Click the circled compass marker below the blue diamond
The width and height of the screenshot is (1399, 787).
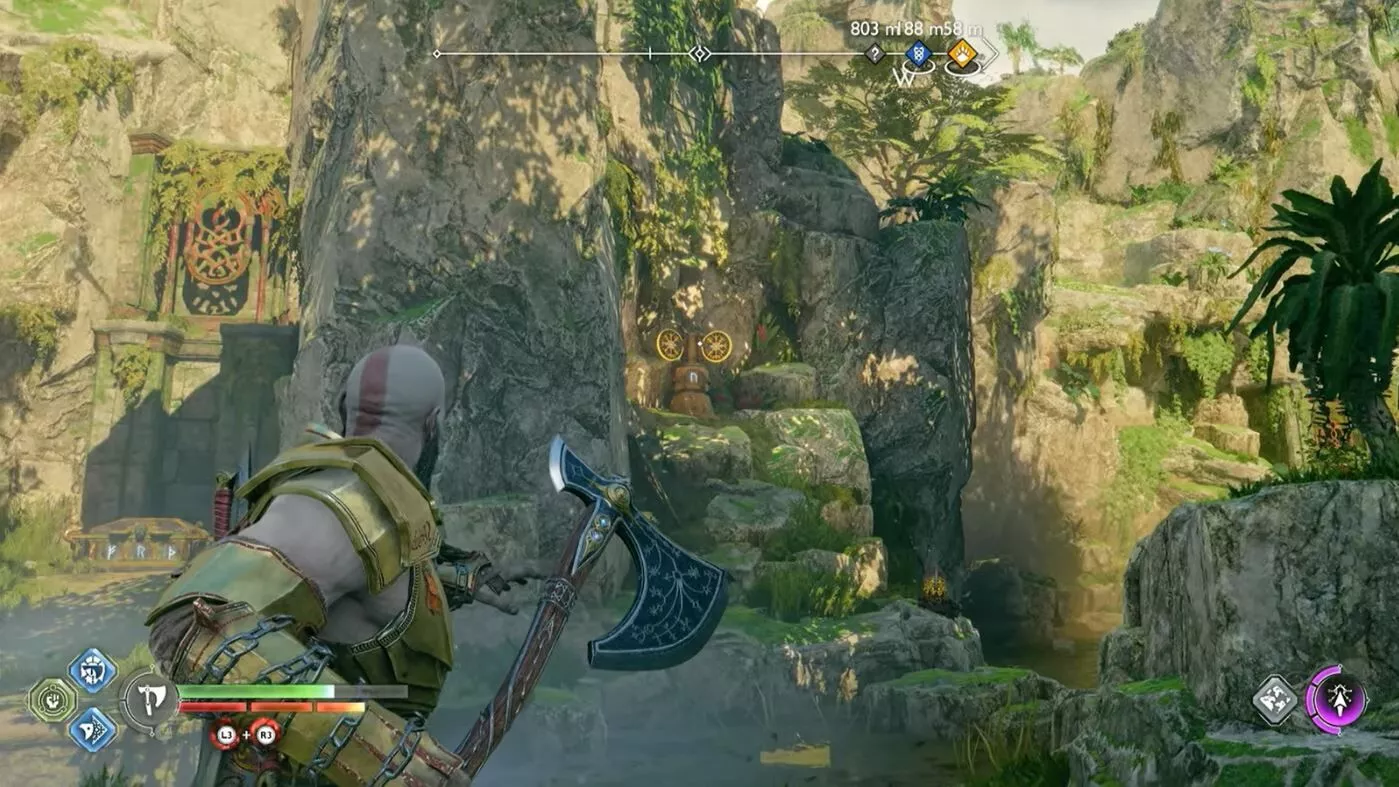pyautogui.click(x=919, y=68)
